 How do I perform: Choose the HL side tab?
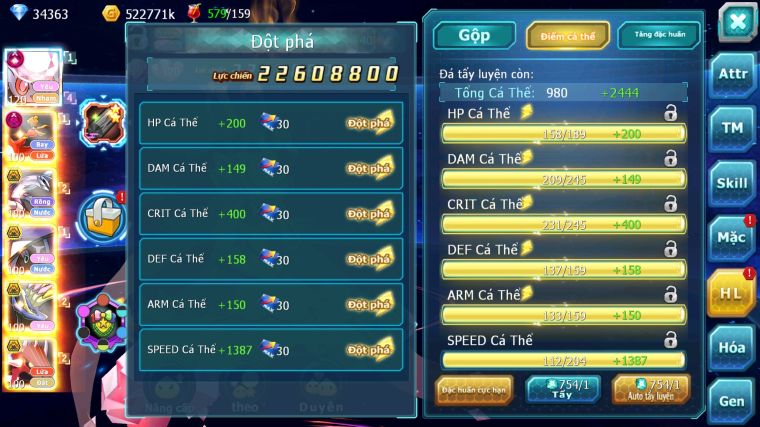(731, 292)
